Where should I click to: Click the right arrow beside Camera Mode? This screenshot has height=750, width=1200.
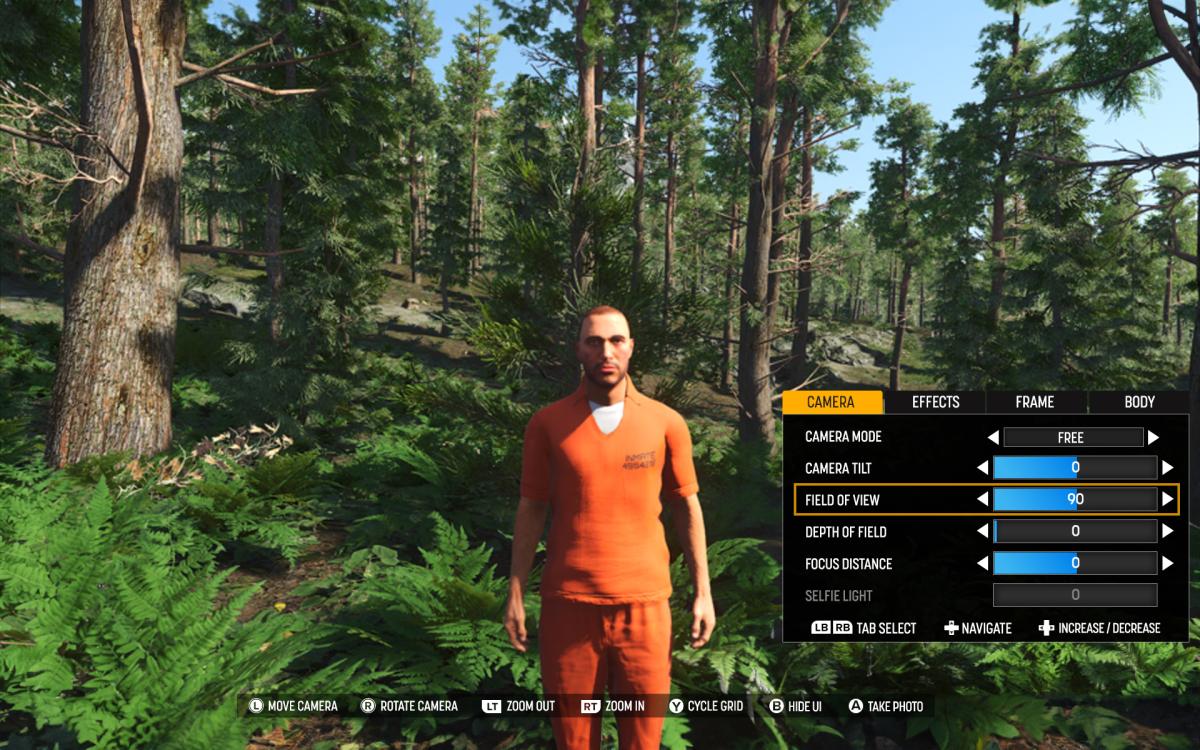point(1153,437)
